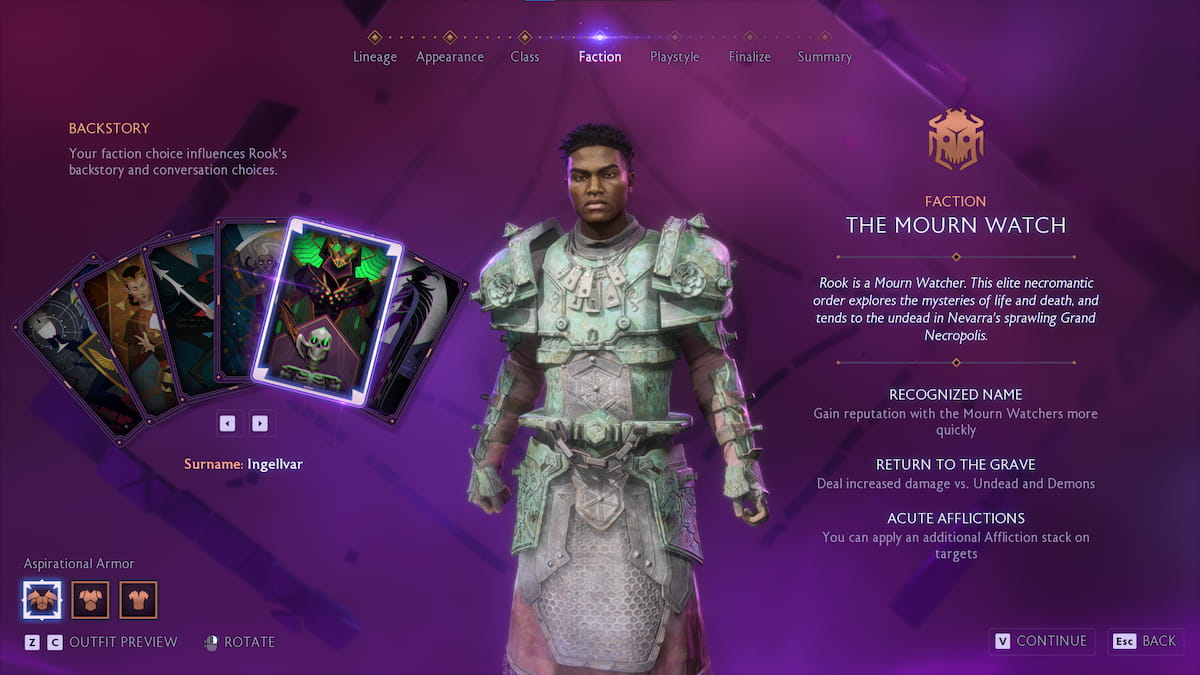Image resolution: width=1200 pixels, height=675 pixels.
Task: Continue to the next creation step
Action: [1040, 641]
